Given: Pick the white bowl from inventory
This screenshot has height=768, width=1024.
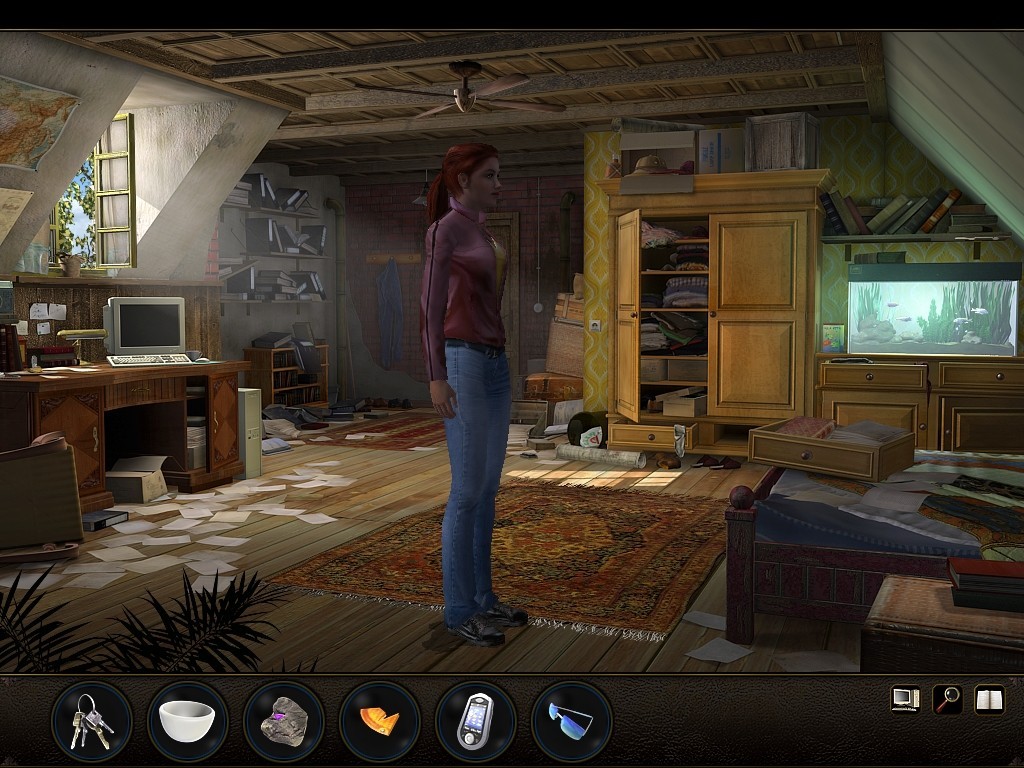Looking at the screenshot, I should [187, 720].
